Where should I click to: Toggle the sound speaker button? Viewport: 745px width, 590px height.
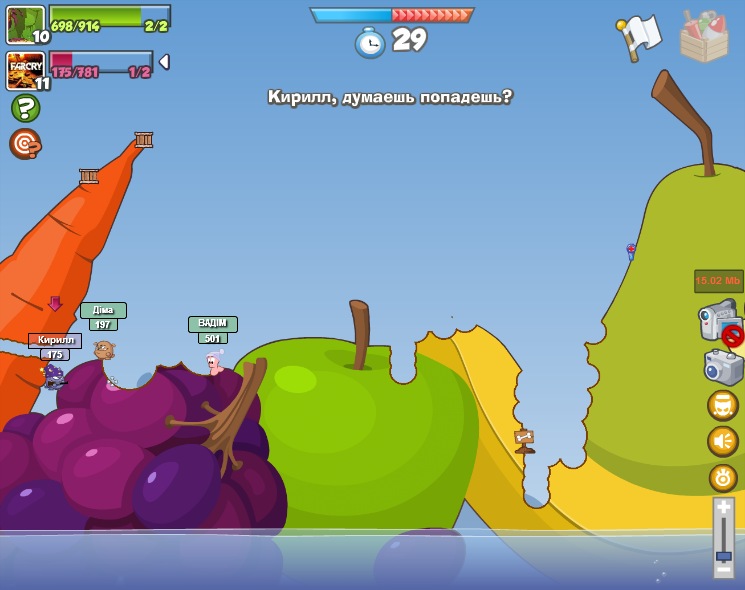[x=723, y=441]
